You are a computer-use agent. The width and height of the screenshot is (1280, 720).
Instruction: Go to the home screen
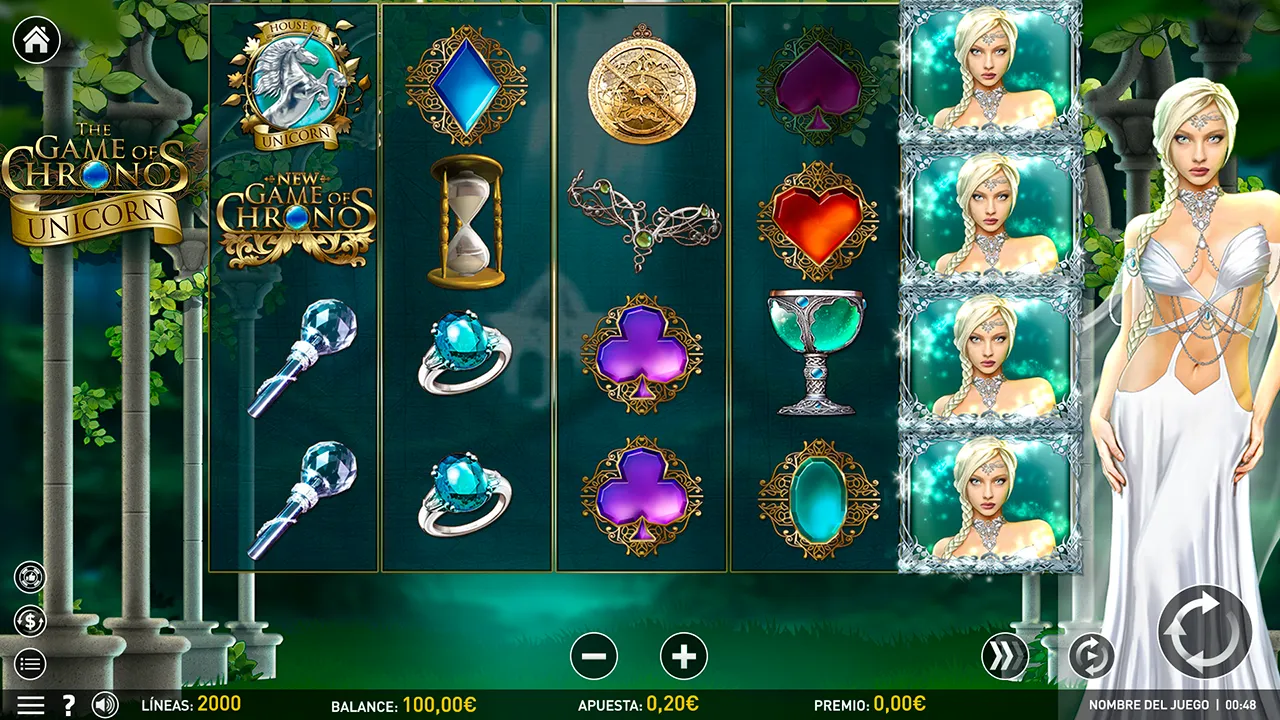36,40
